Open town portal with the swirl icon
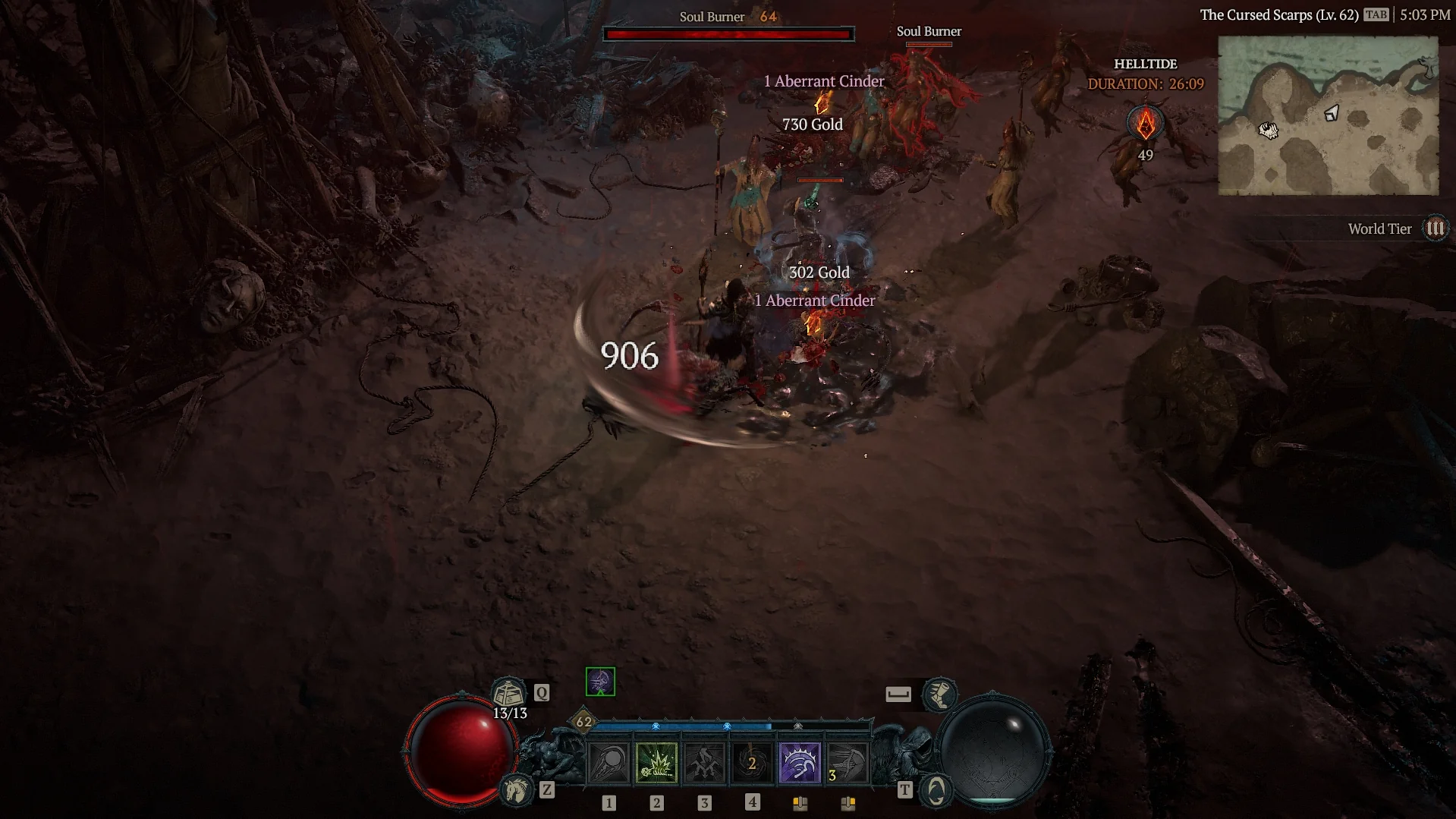This screenshot has height=819, width=1456. (x=936, y=790)
